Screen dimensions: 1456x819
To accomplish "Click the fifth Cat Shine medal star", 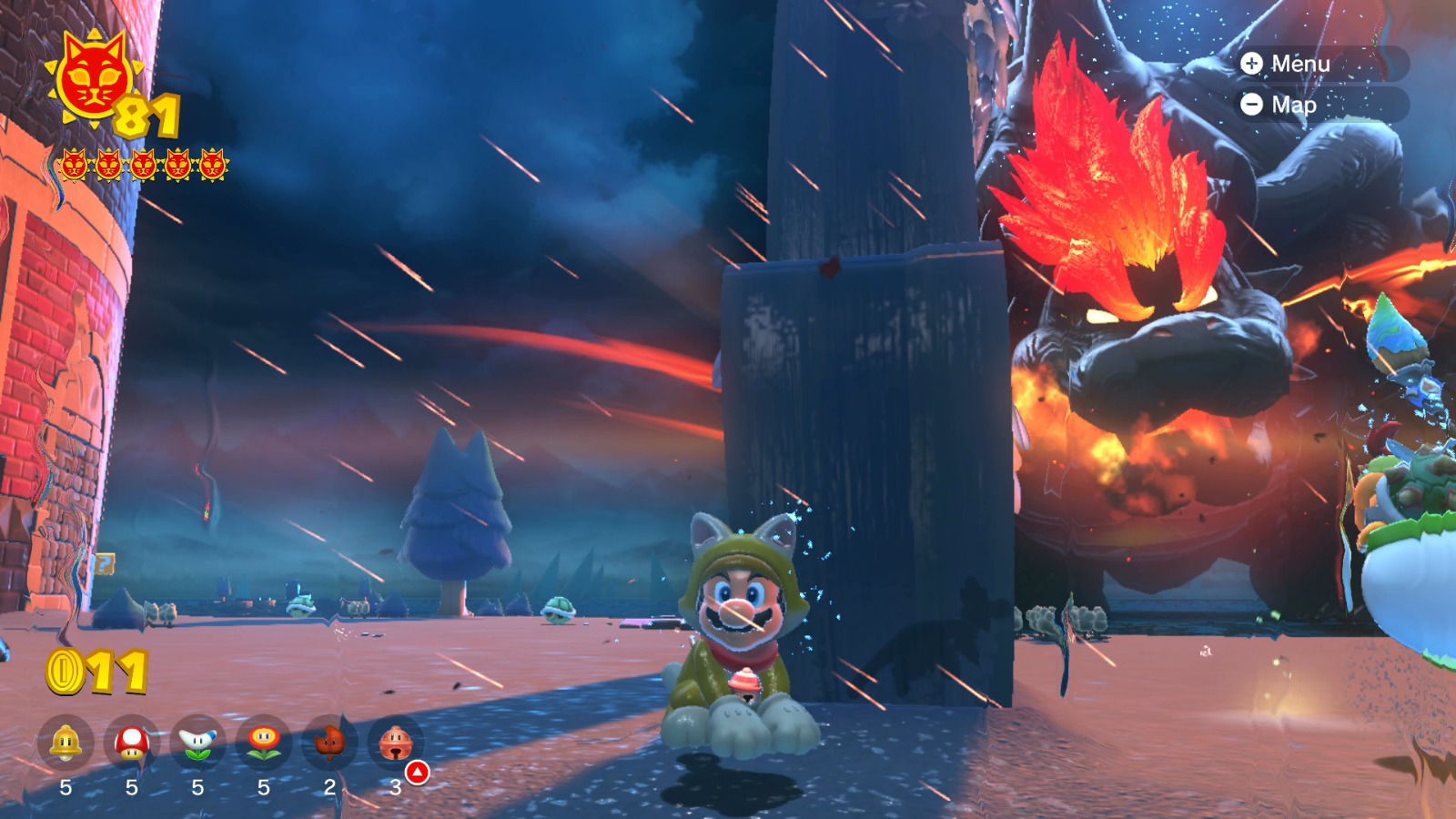I will [x=212, y=166].
